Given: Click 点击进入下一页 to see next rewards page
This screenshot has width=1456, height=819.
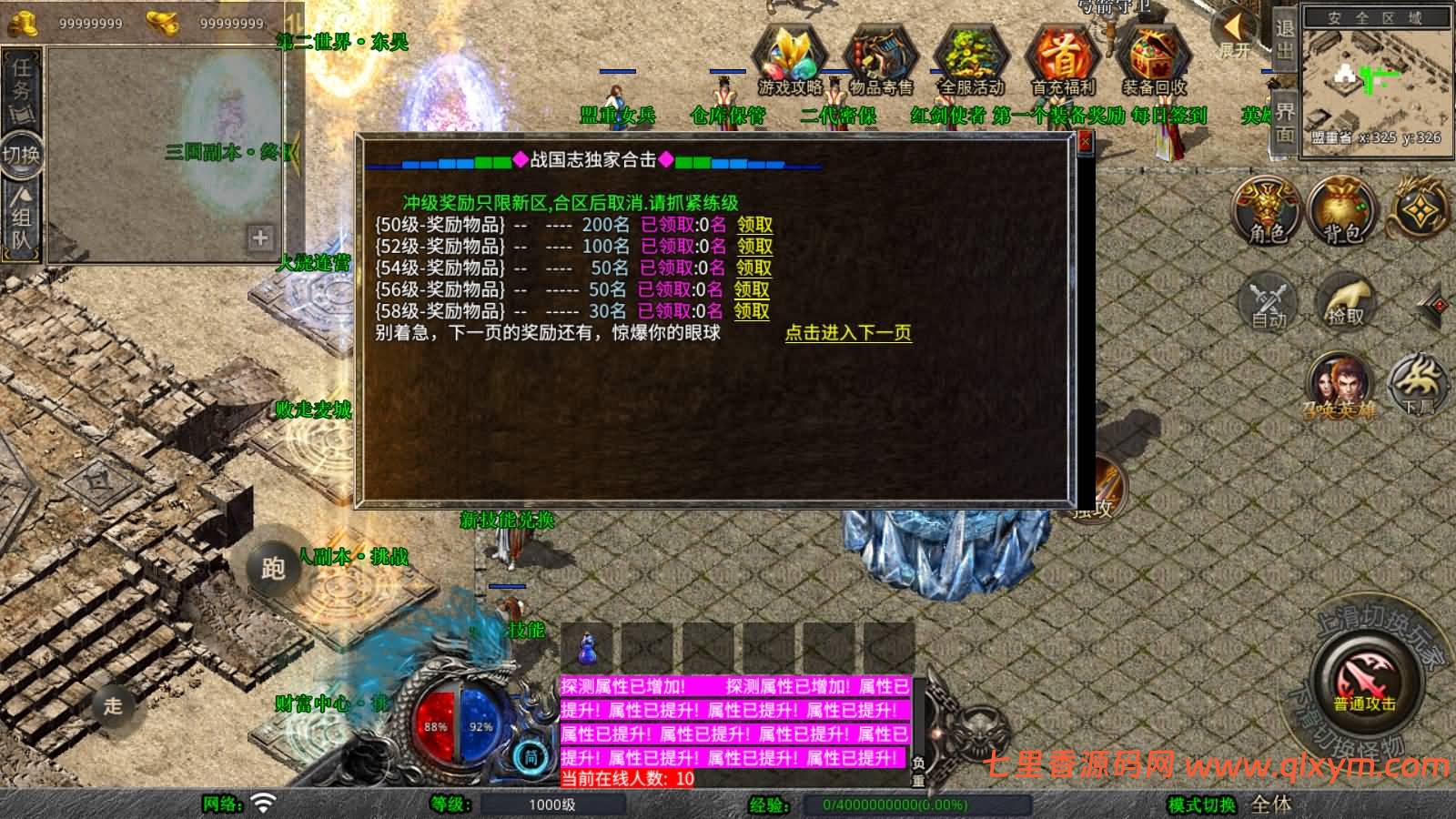Looking at the screenshot, I should coord(851,334).
